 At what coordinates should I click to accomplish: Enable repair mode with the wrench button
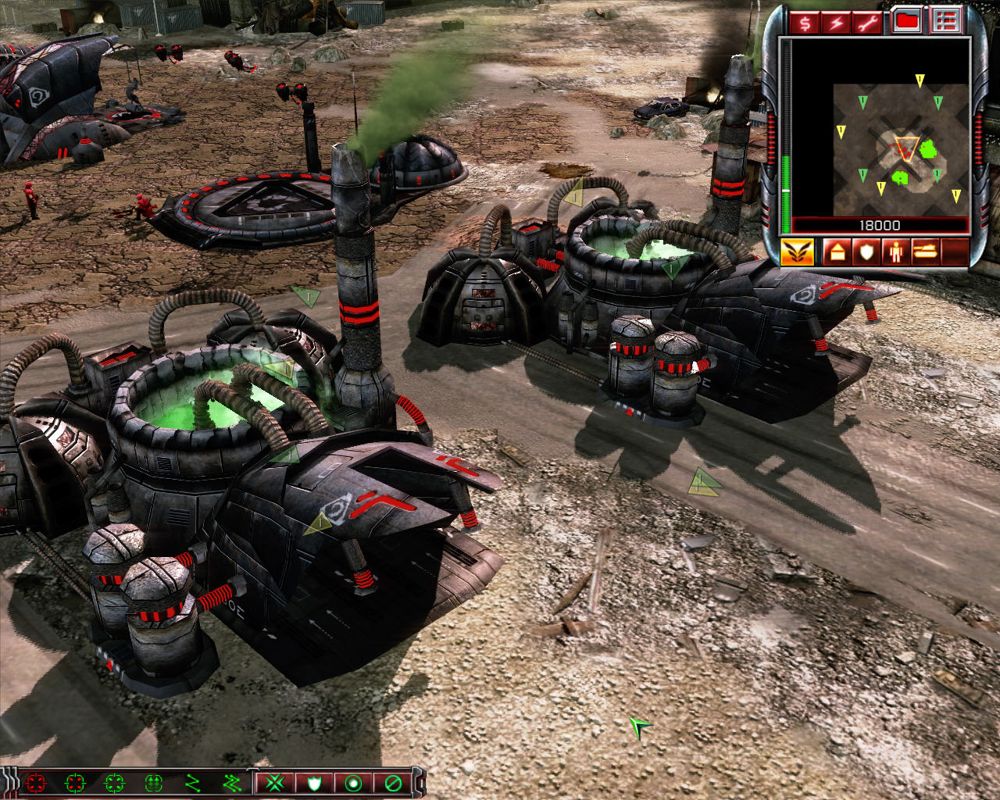(867, 21)
